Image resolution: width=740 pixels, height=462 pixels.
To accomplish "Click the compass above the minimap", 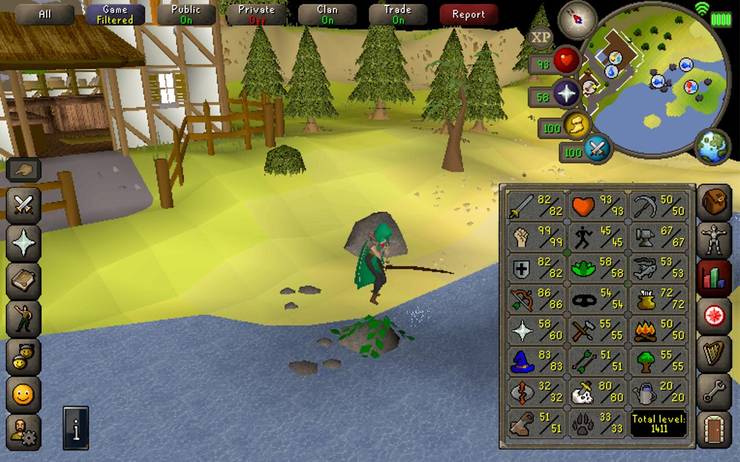I will [577, 20].
